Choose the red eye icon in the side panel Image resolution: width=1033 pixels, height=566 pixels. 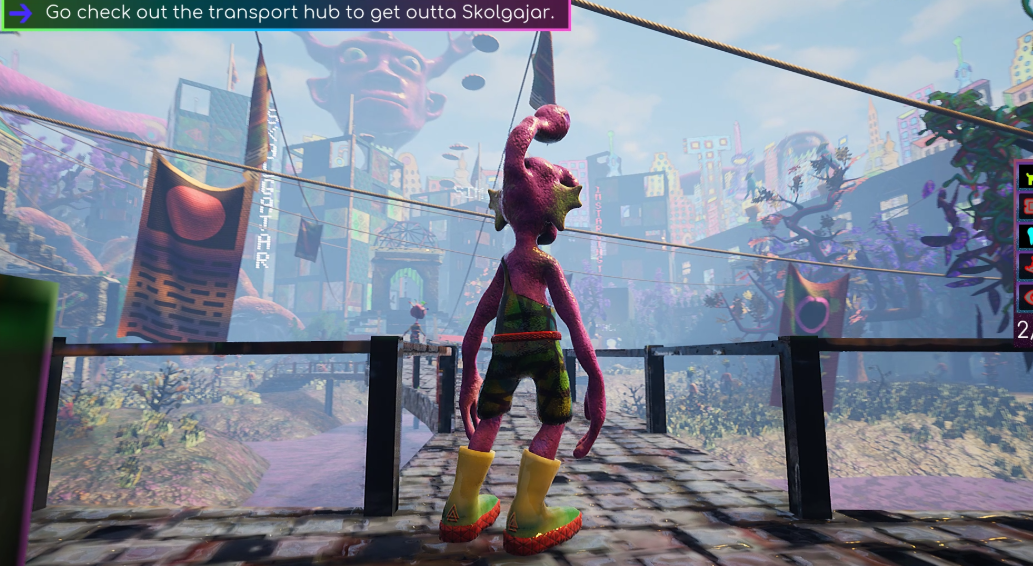[x=1026, y=297]
